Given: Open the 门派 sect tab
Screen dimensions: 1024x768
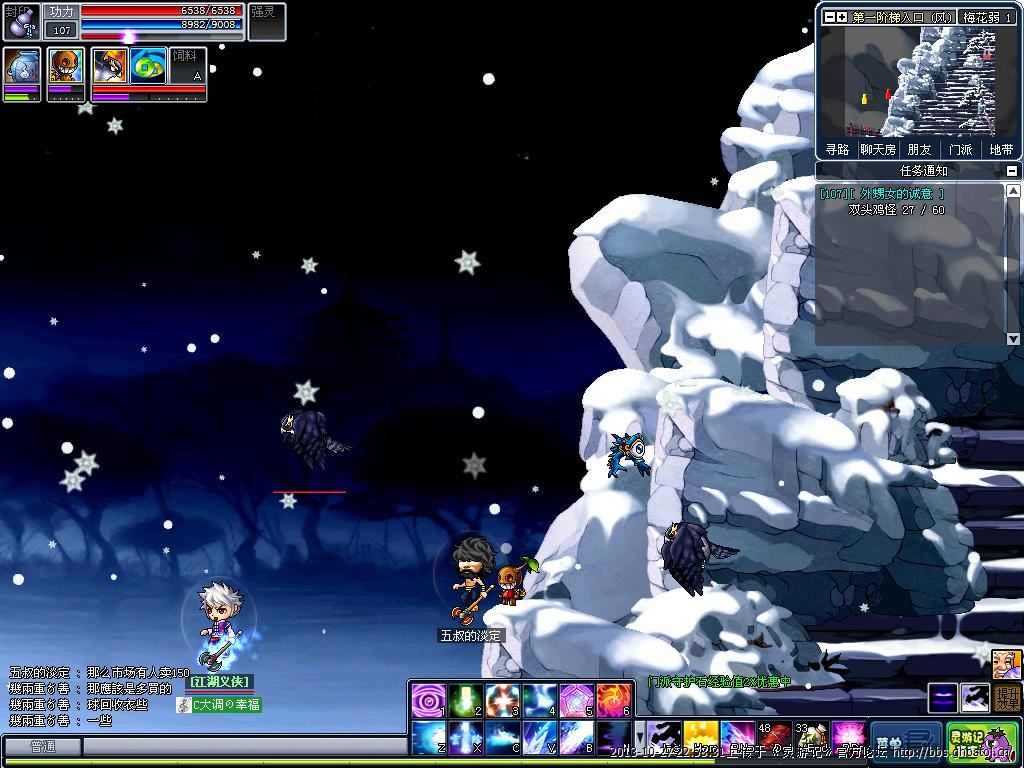Looking at the screenshot, I should pyautogui.click(x=960, y=150).
